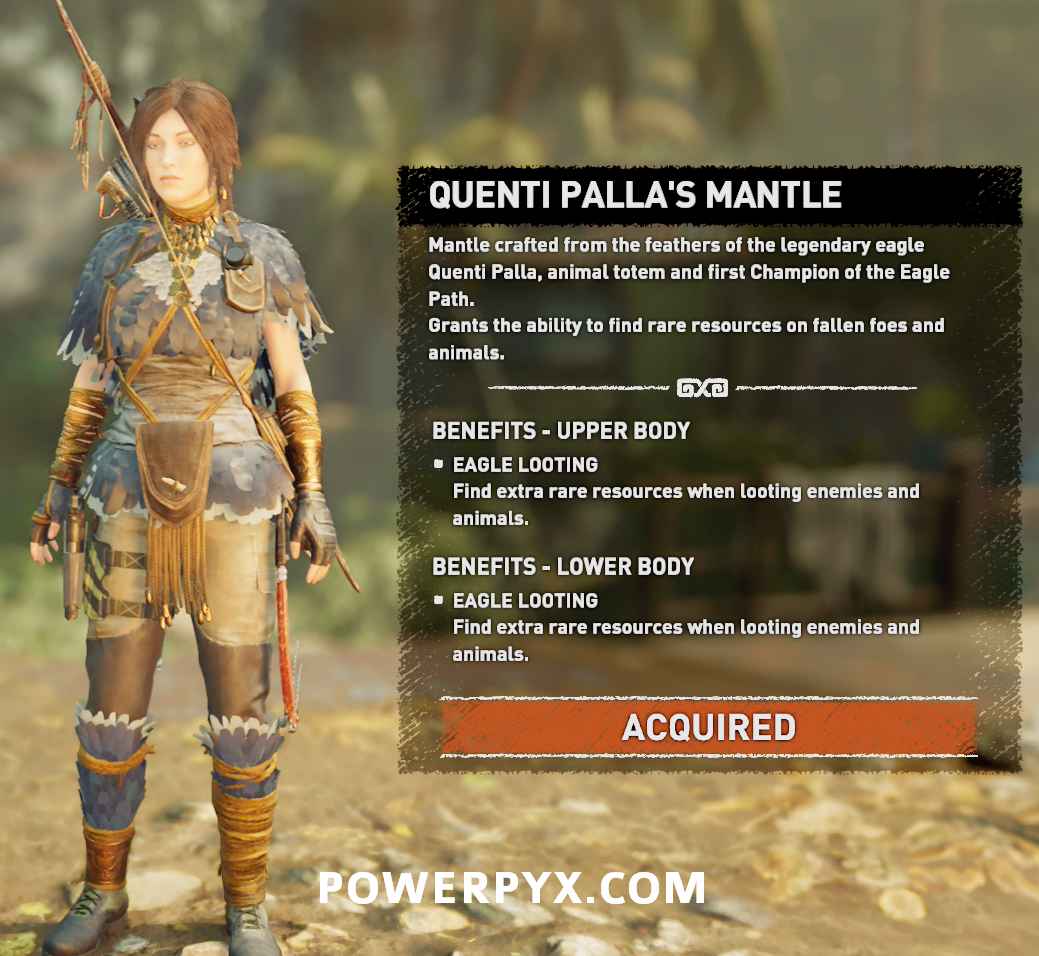Click the orange ACQUIRED button
1039x956 pixels.
[x=709, y=727]
